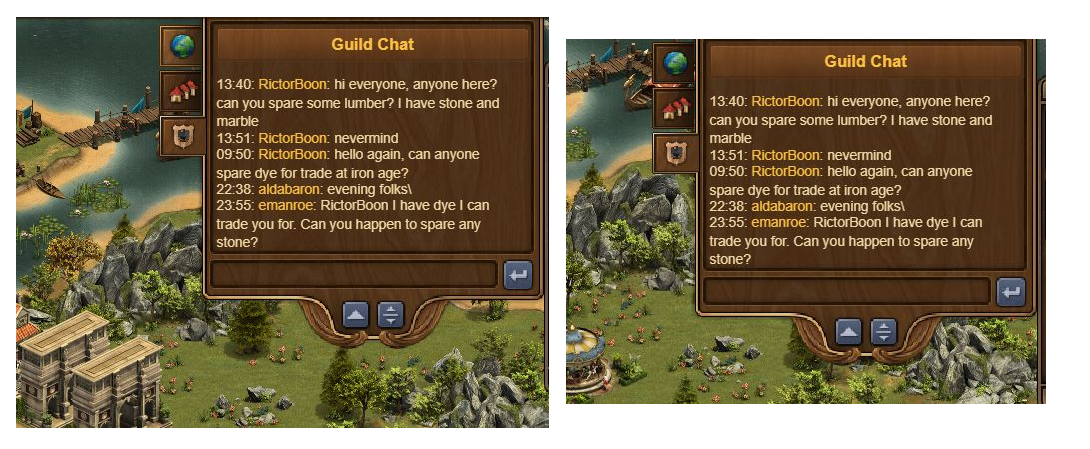Screen dimensions: 1090x449
Task: Open global chat globe tab in larger panel
Action: click(x=182, y=45)
